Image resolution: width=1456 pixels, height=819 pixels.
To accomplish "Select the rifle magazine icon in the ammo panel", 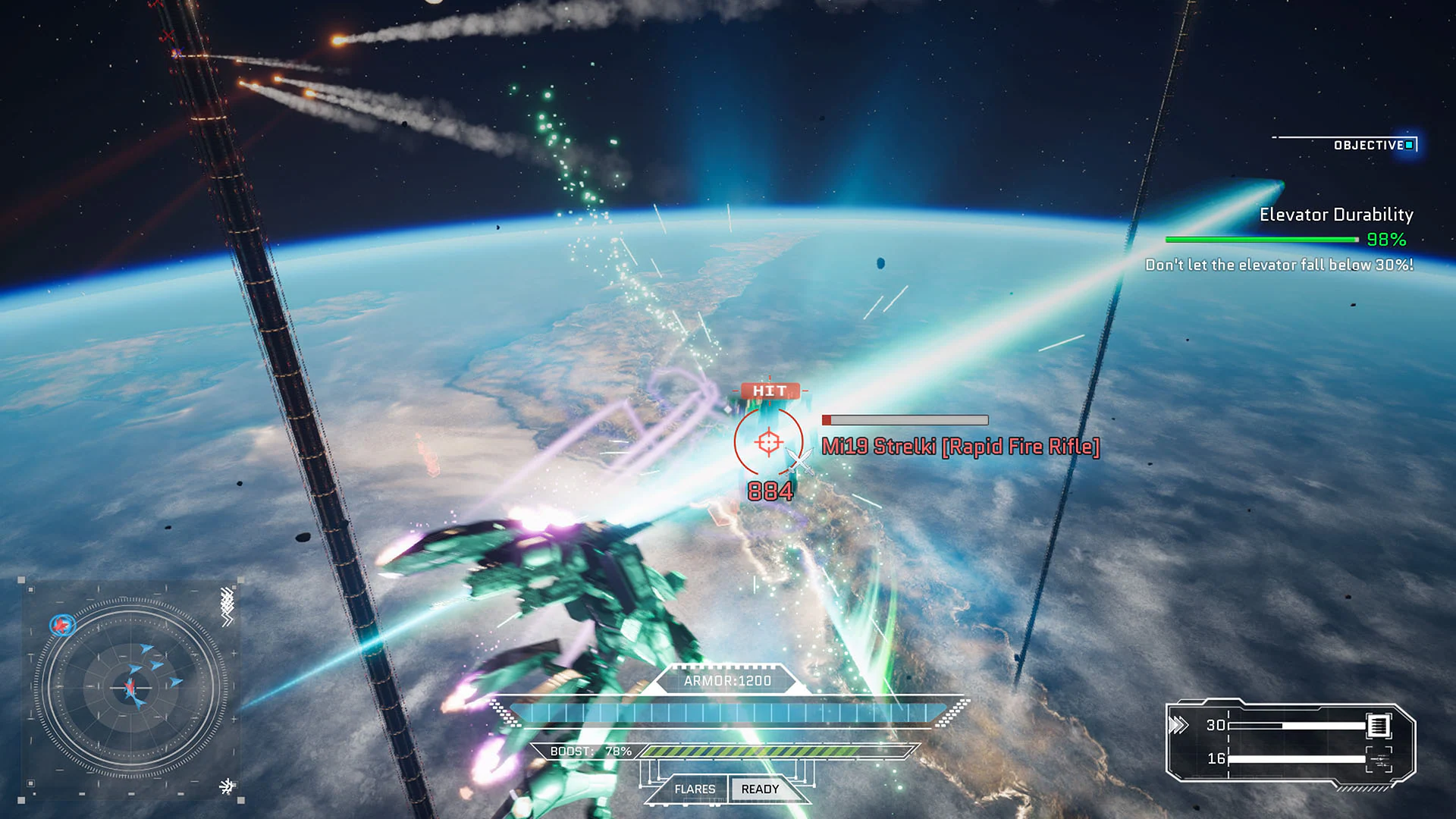I will point(1379,726).
